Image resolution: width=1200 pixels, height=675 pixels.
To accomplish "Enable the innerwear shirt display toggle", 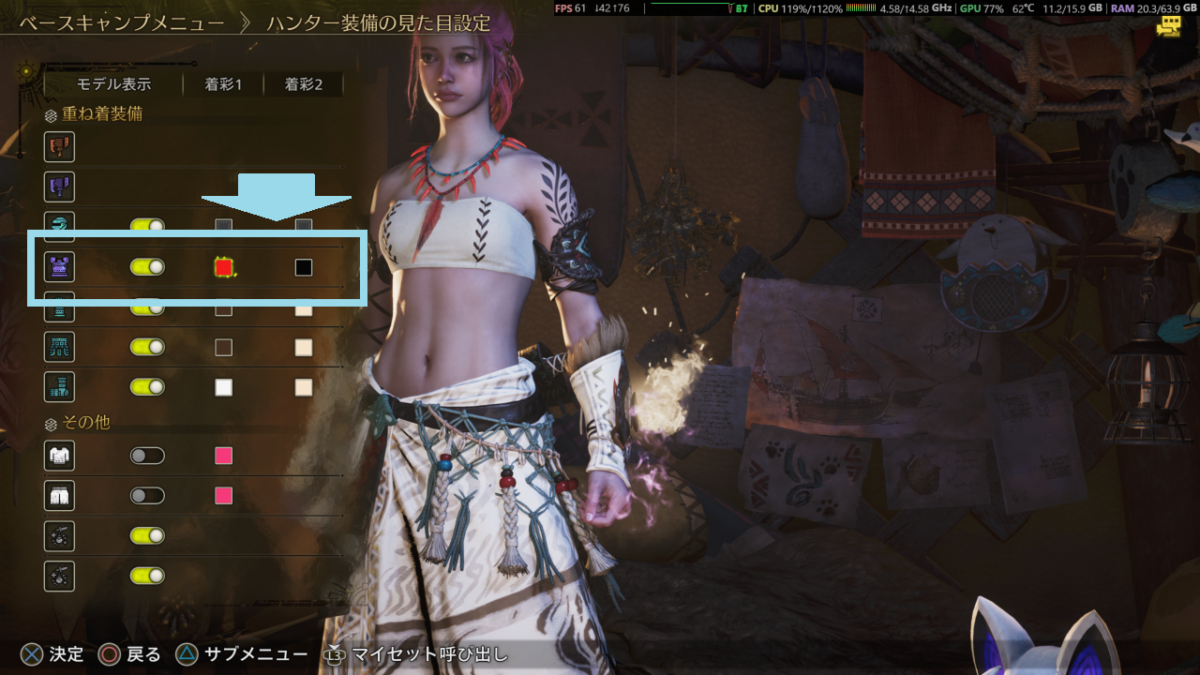I will (147, 456).
